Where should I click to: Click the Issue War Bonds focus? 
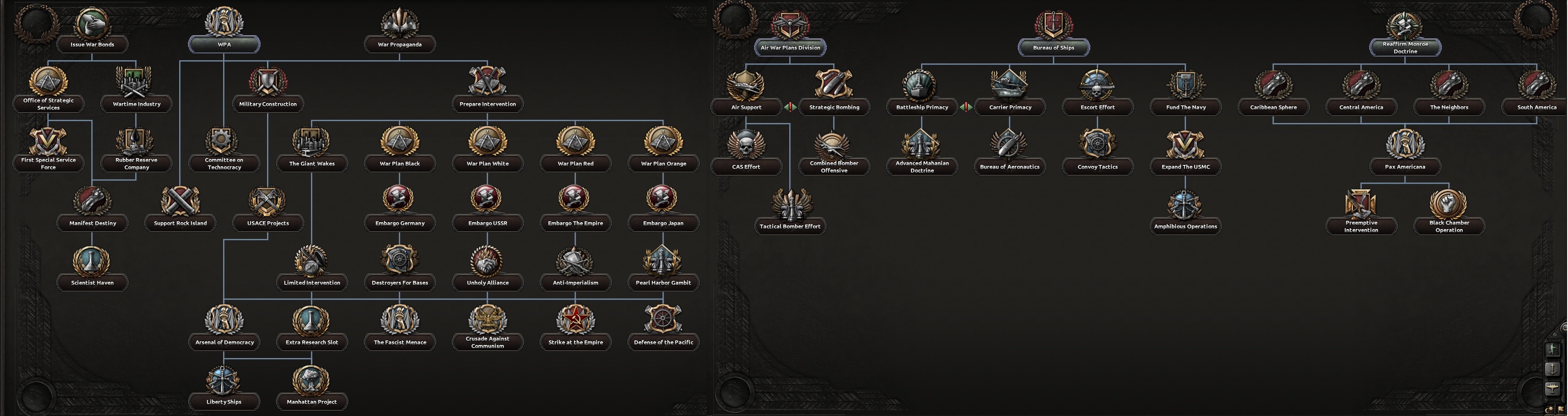[x=93, y=25]
